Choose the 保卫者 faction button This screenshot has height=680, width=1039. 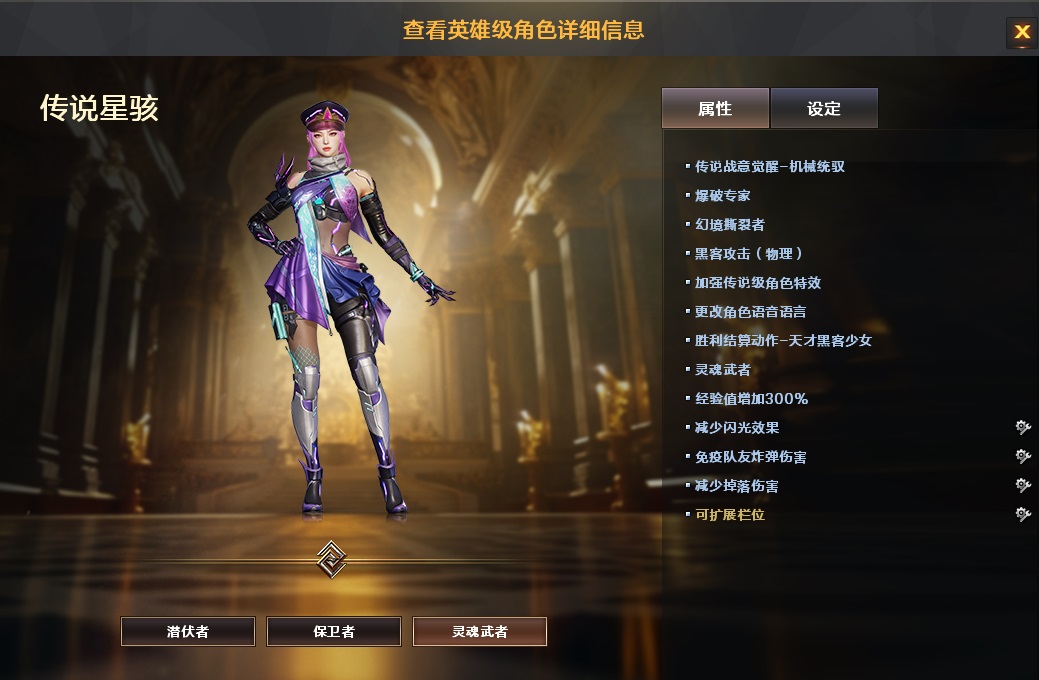[334, 632]
